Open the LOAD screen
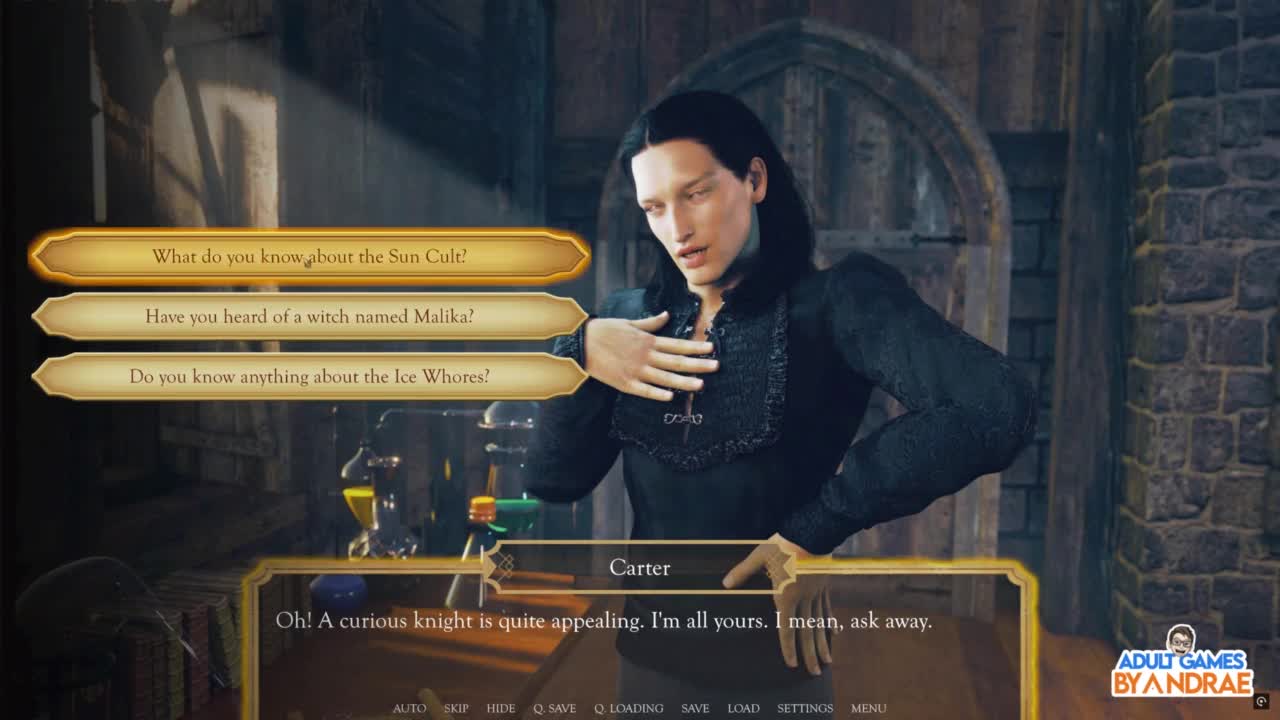Viewport: 1280px width, 720px height. coord(743,708)
